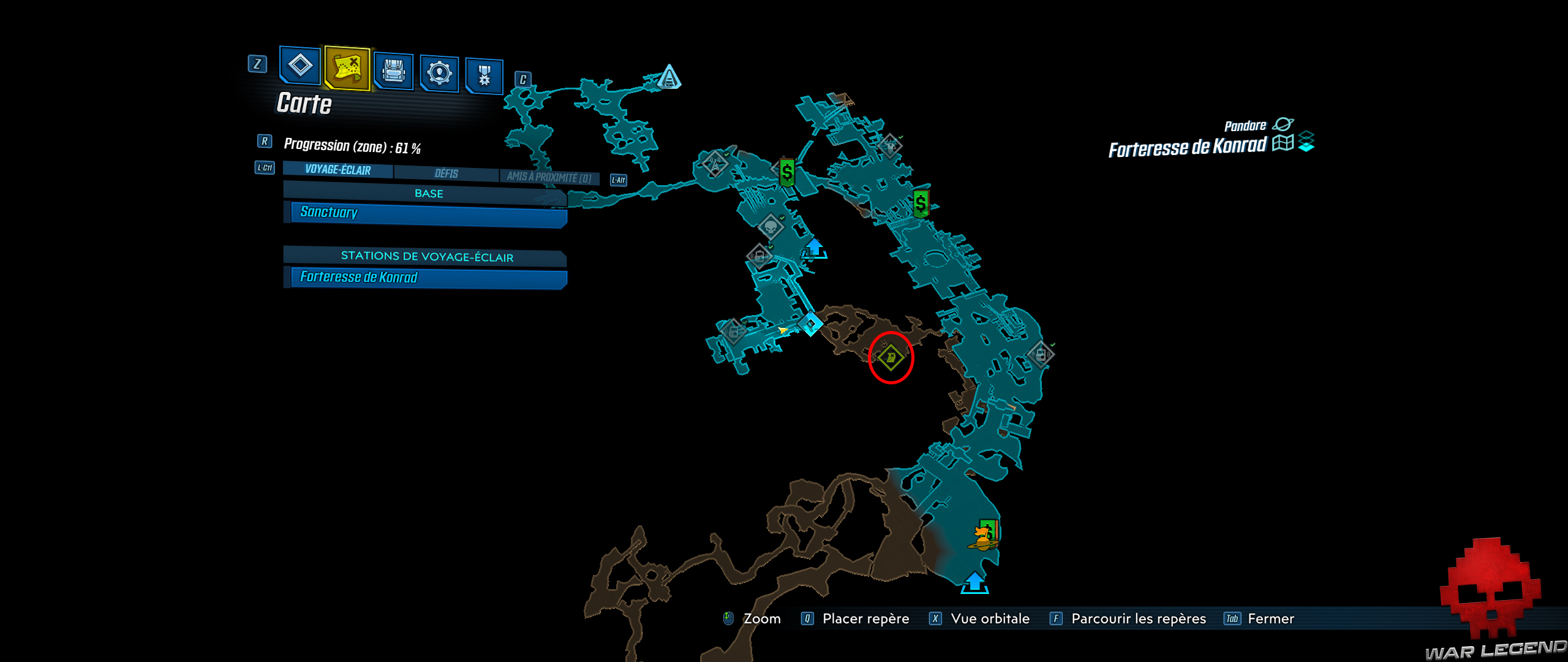1568x662 pixels.
Task: Click Placer repère to set a waypoint
Action: (x=865, y=618)
